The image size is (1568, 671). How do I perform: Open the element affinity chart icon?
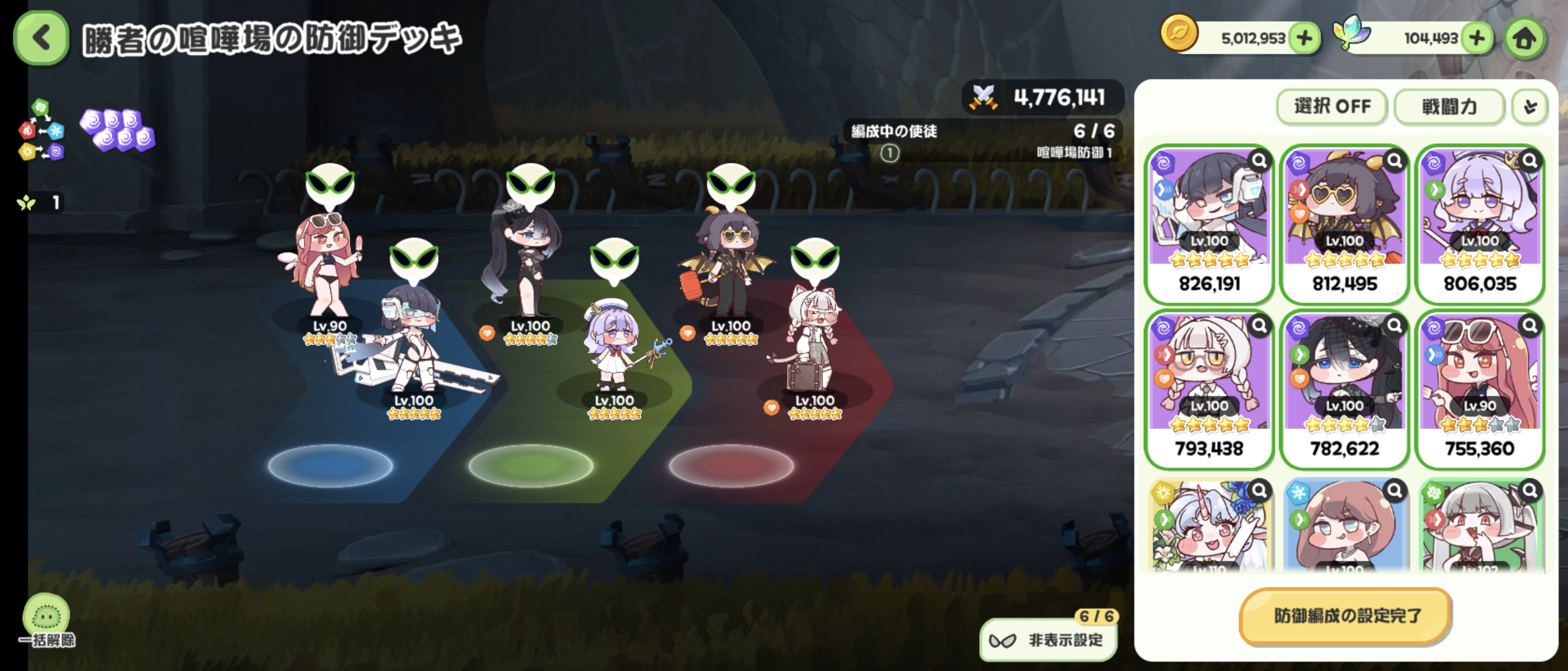pyautogui.click(x=41, y=129)
